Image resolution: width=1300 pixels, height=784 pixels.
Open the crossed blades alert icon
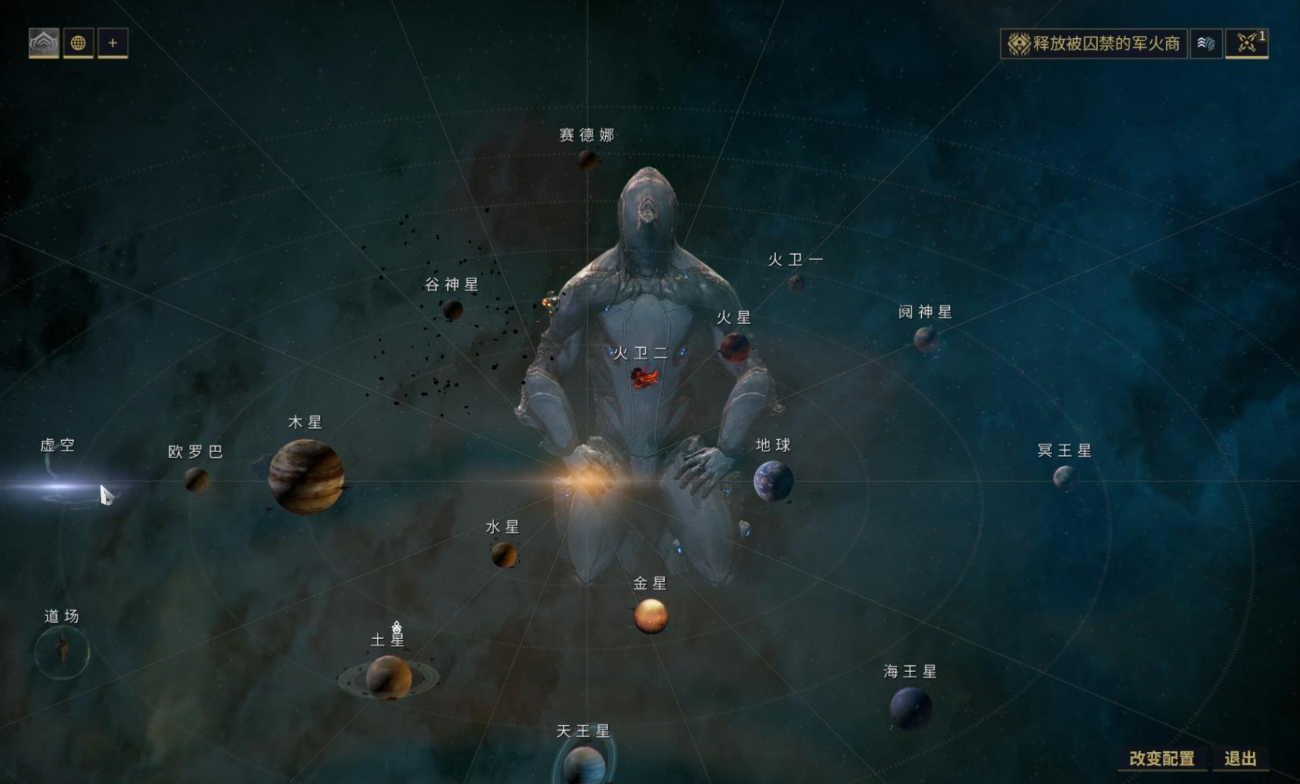click(x=1246, y=43)
